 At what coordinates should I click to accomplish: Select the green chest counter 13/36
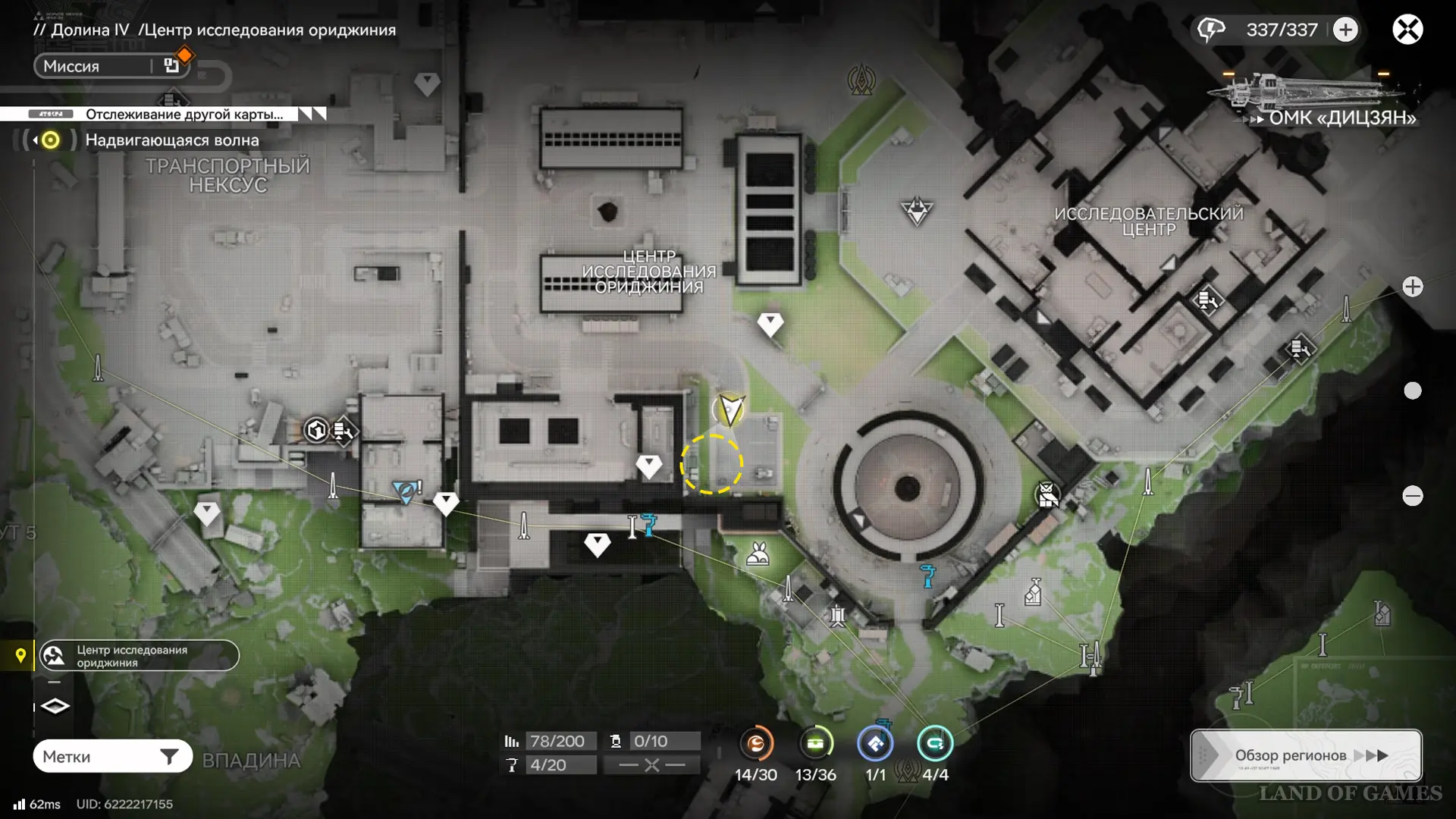(815, 744)
